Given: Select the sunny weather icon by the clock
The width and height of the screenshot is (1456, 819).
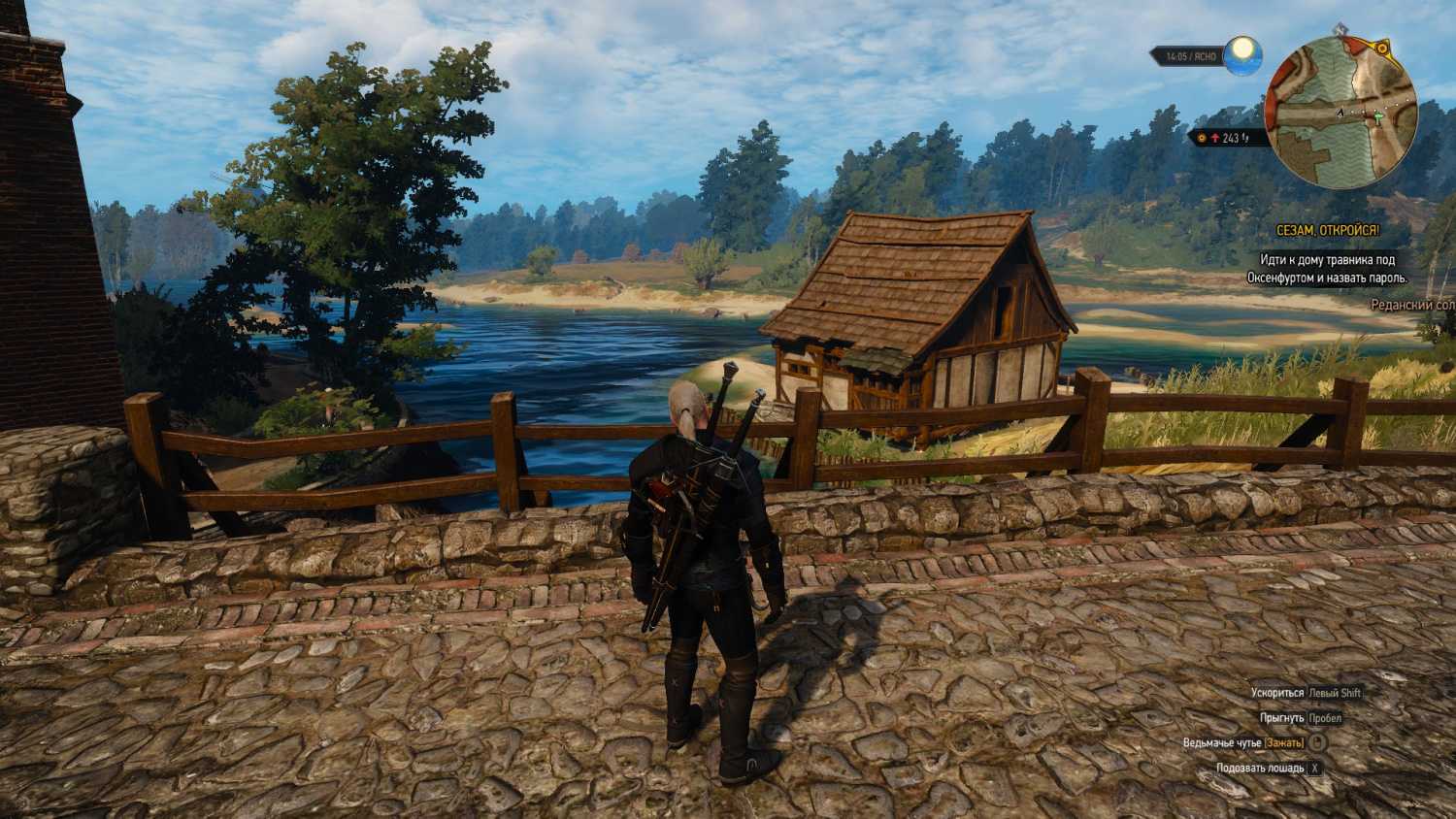Looking at the screenshot, I should 1242,55.
